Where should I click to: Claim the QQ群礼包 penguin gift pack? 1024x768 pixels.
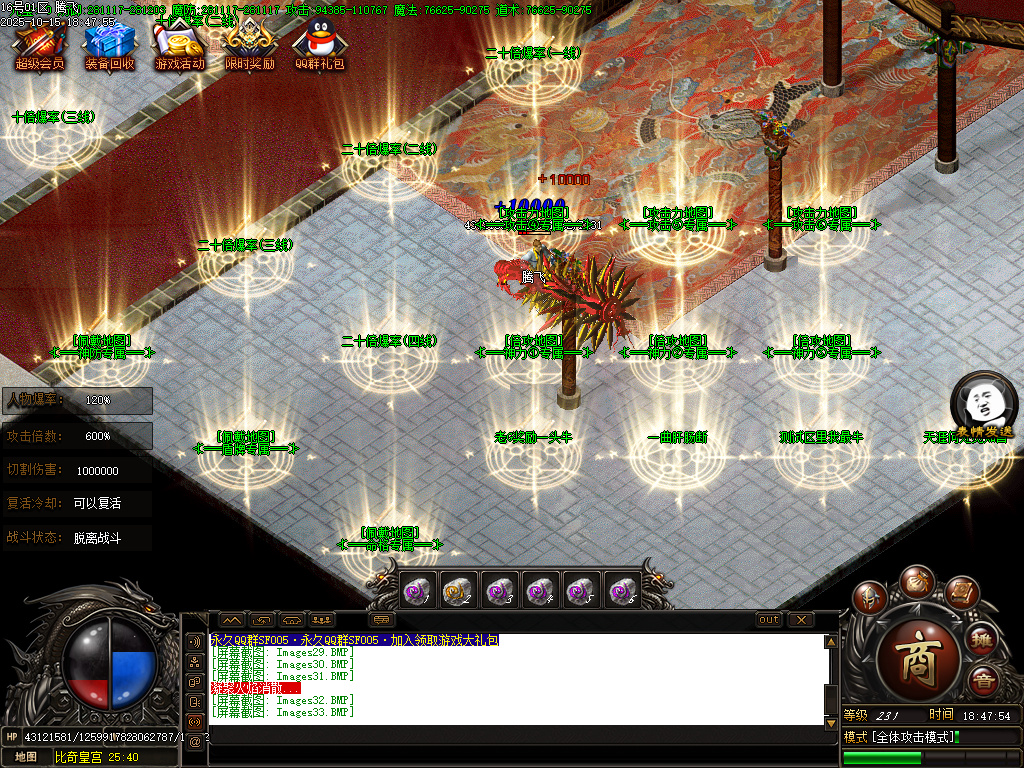point(319,45)
